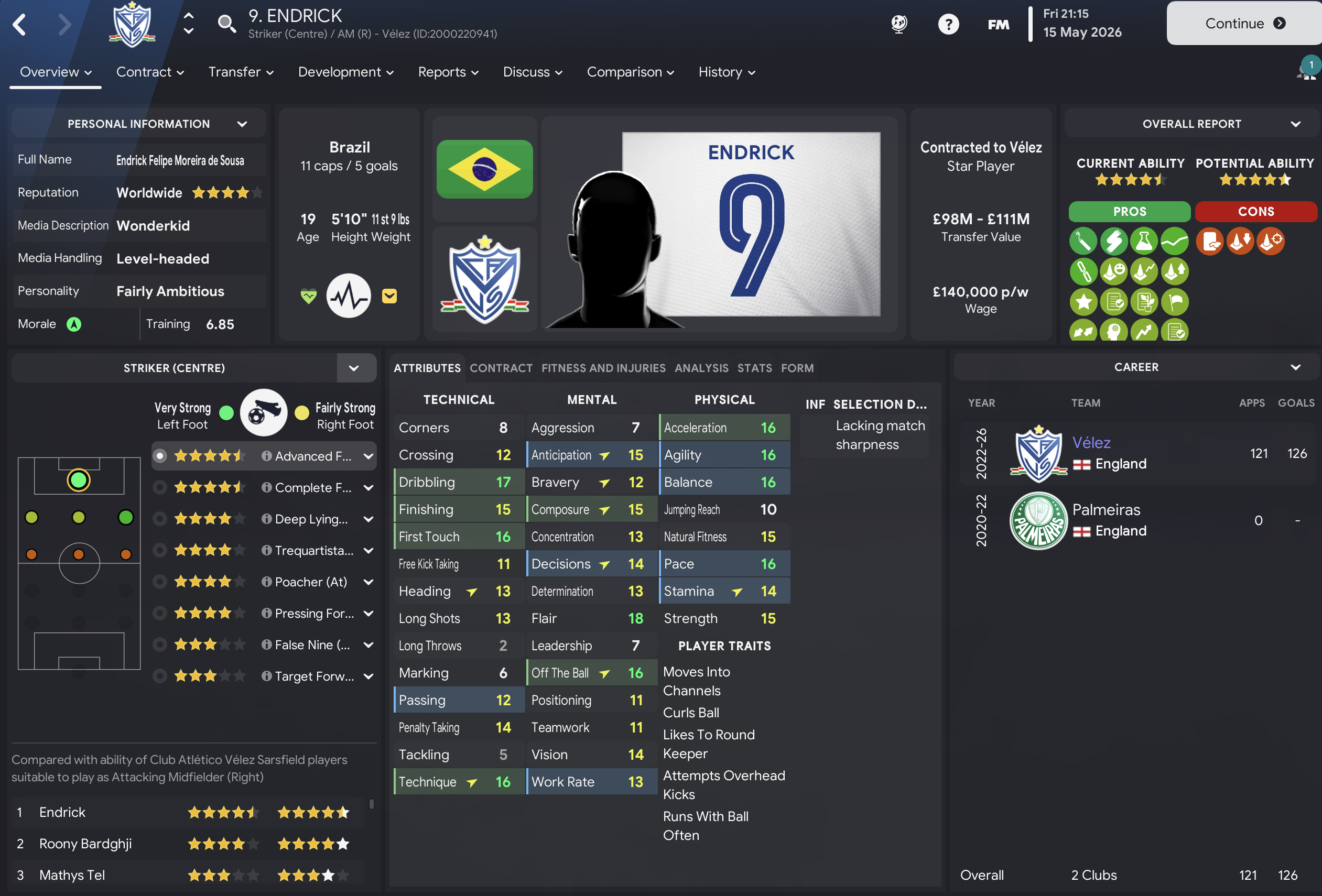Click the help question mark icon

coord(948,24)
